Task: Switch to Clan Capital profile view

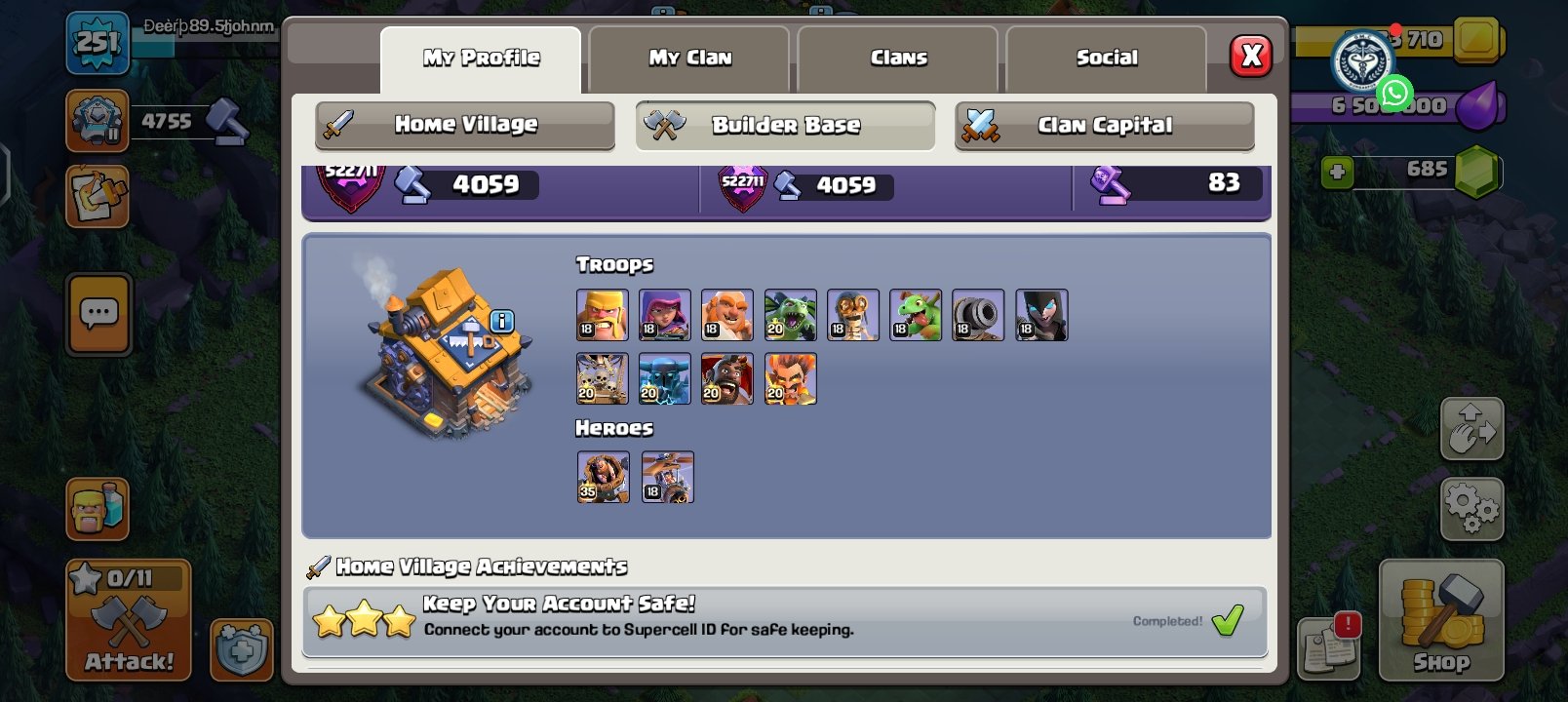Action: (x=1104, y=125)
